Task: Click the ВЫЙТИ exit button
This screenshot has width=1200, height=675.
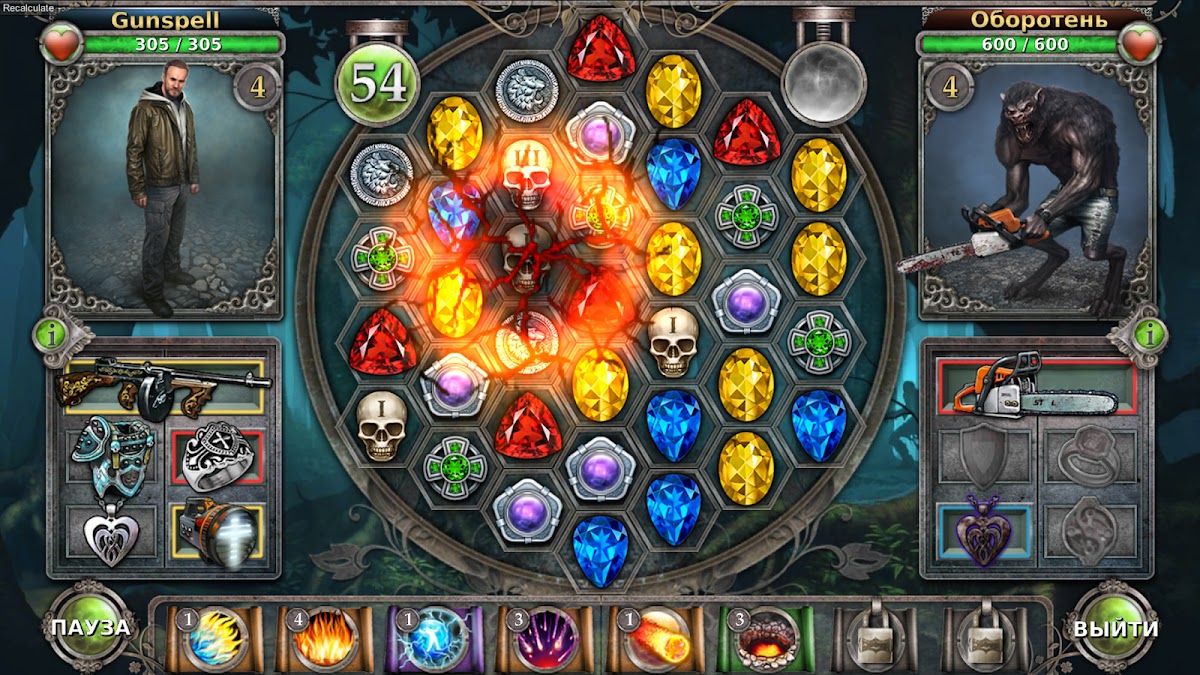Action: 1115,628
